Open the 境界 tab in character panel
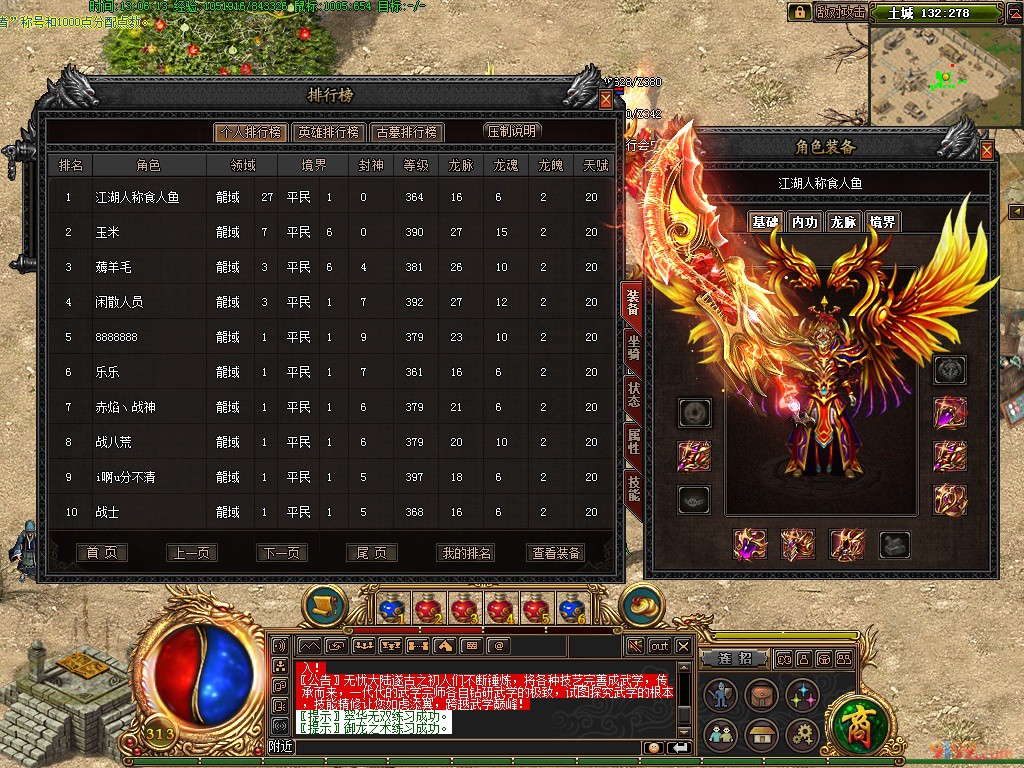 coord(882,222)
